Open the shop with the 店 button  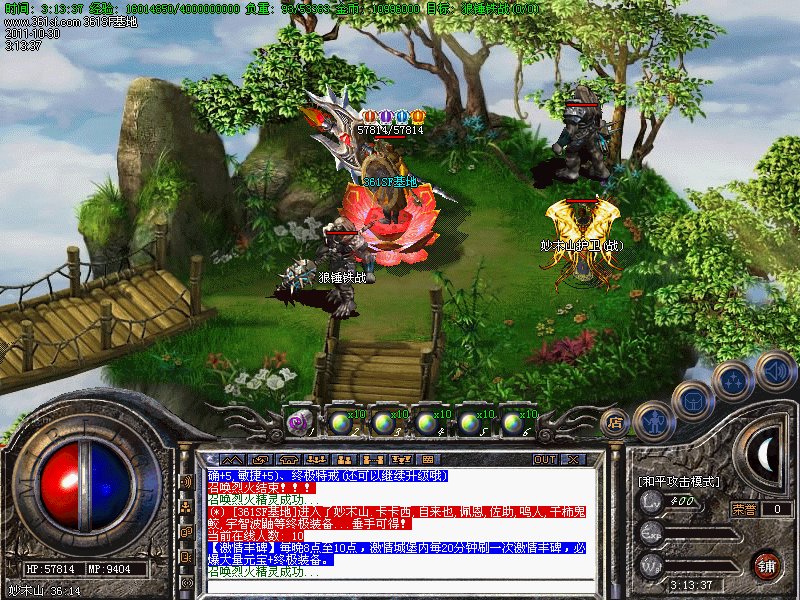click(x=615, y=422)
